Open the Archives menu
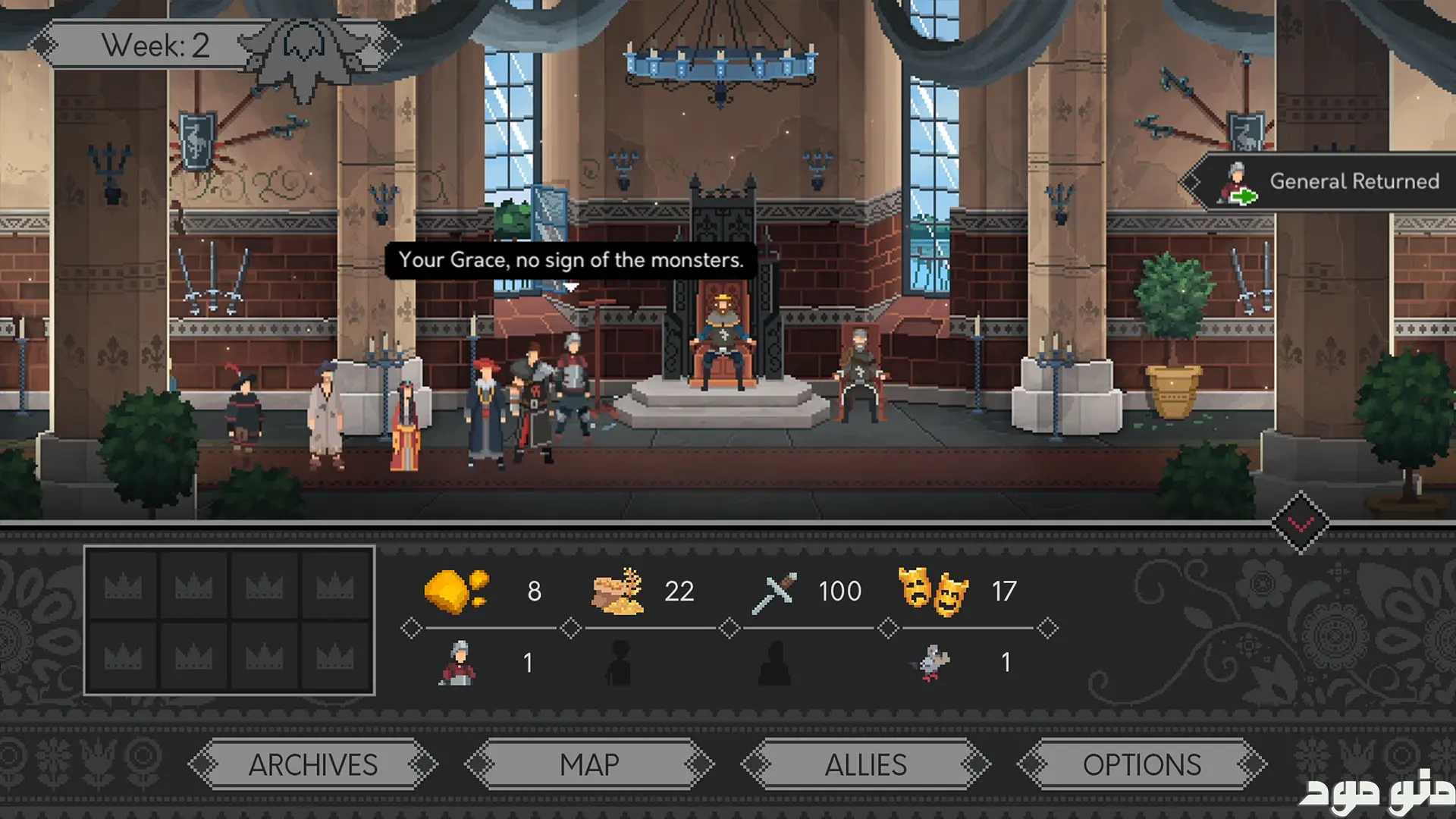1456x819 pixels. tap(312, 764)
